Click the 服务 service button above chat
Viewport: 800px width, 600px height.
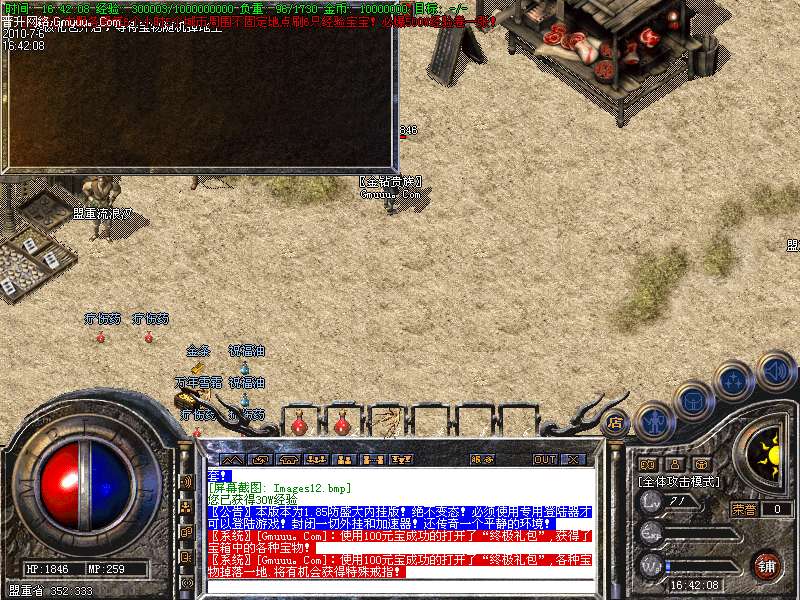tap(482, 459)
